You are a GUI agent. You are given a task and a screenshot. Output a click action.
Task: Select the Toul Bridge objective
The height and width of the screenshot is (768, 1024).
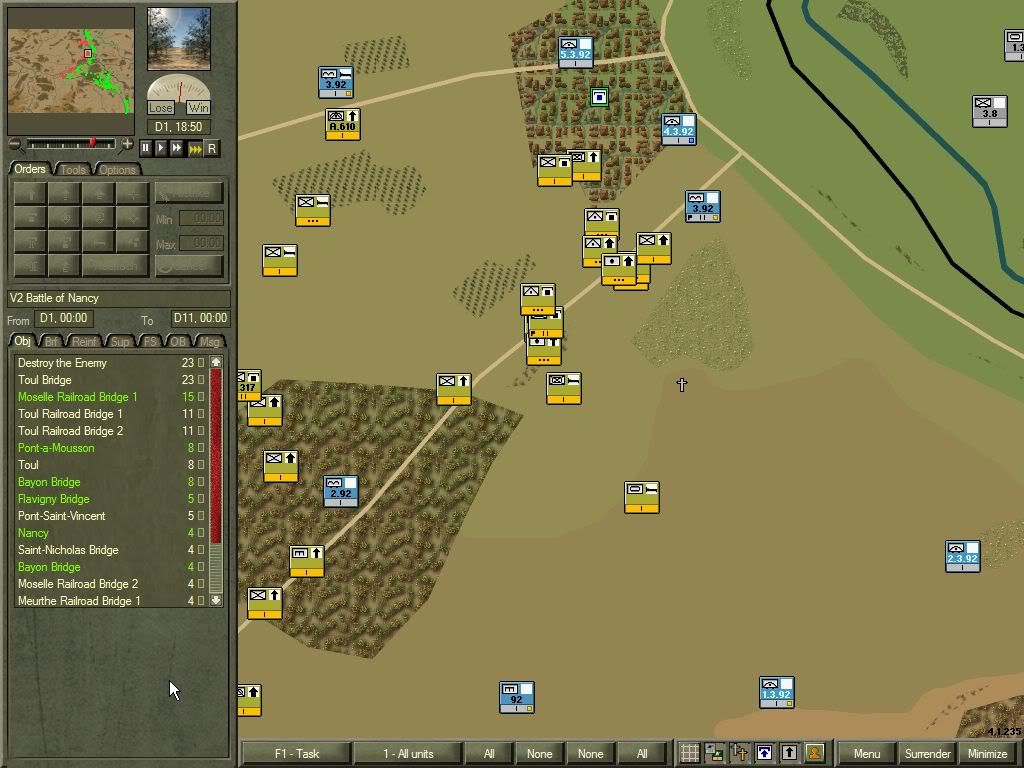point(45,380)
